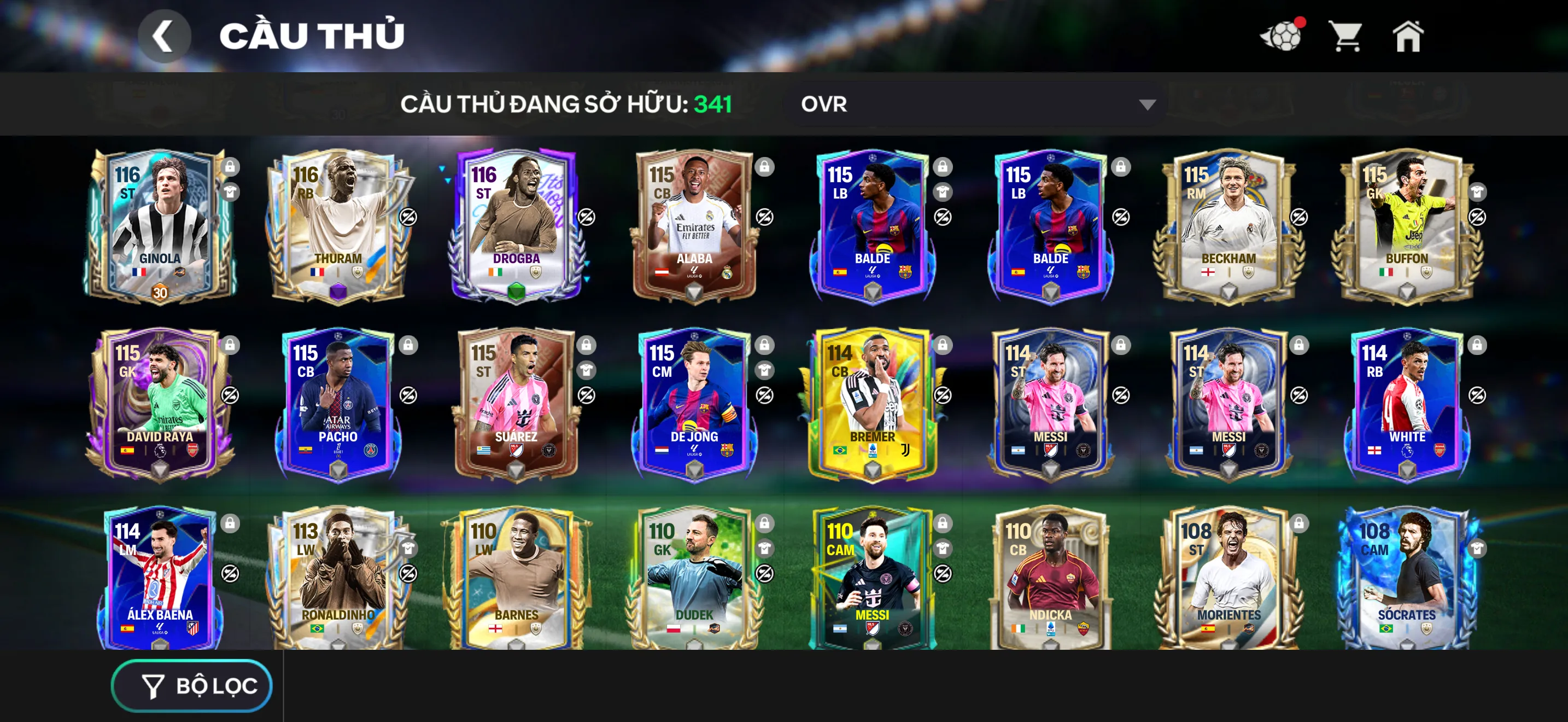The height and width of the screenshot is (722, 1568).
Task: Toggle the lock on Alaba's card
Action: [764, 167]
